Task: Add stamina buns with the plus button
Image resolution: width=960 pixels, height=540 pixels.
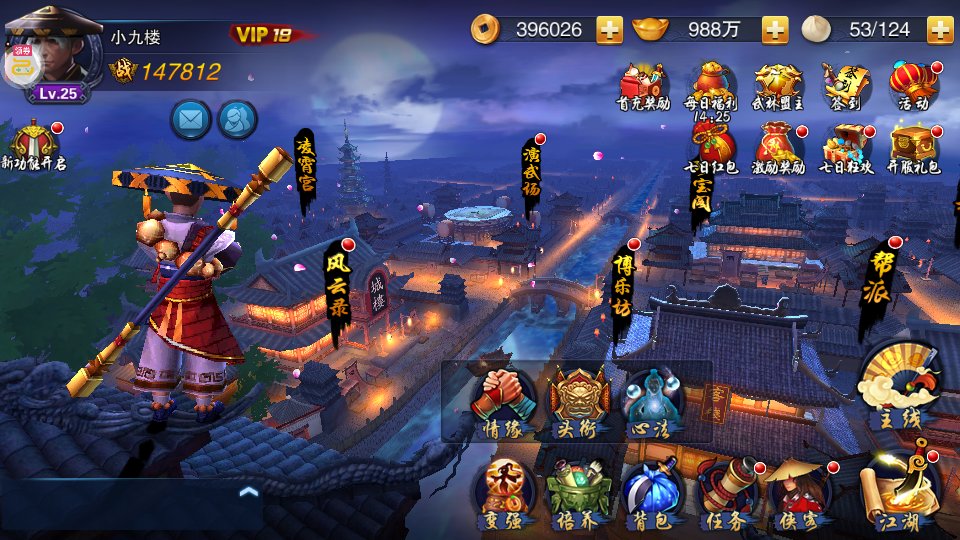Action: [x=939, y=30]
